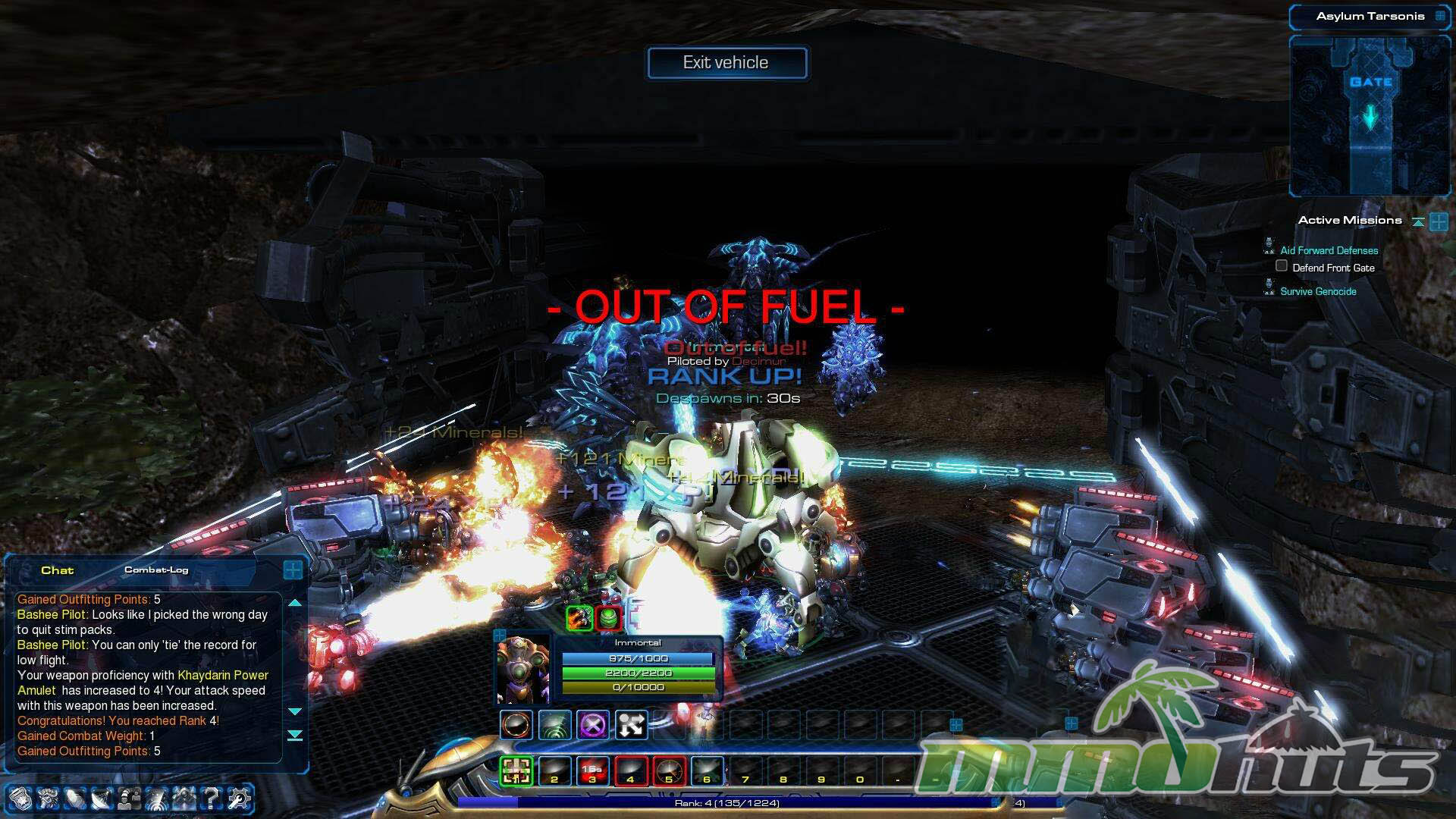Activate the purple X cancel ability
Viewport: 1456px width, 819px height.
(592, 726)
